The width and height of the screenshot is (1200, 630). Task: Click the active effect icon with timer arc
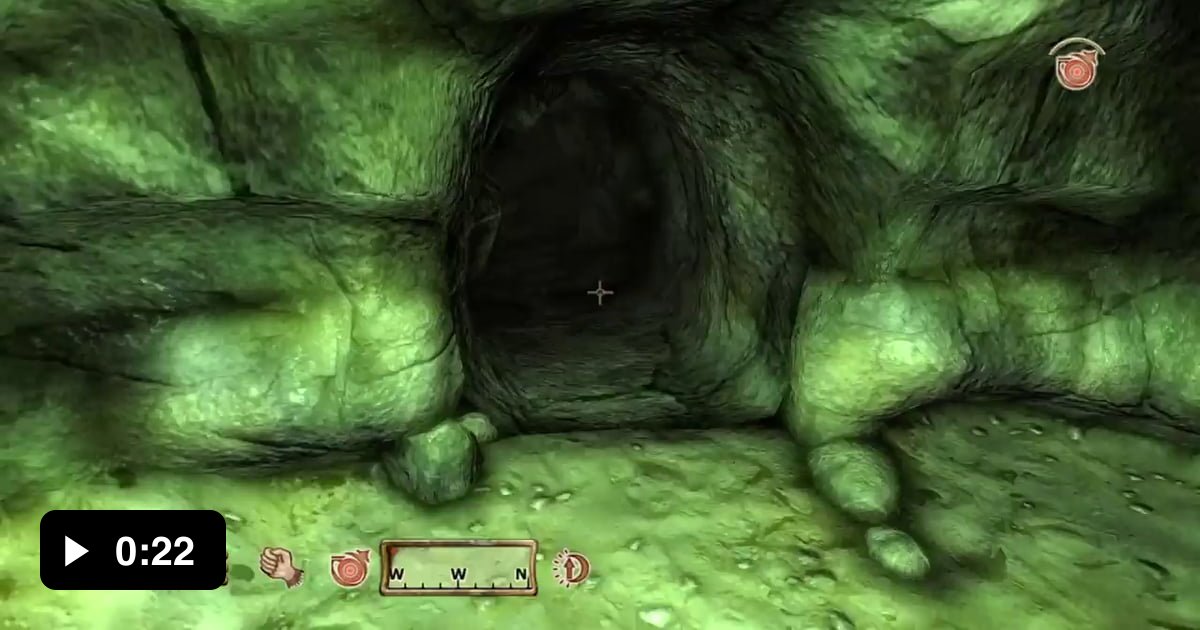click(x=1074, y=66)
